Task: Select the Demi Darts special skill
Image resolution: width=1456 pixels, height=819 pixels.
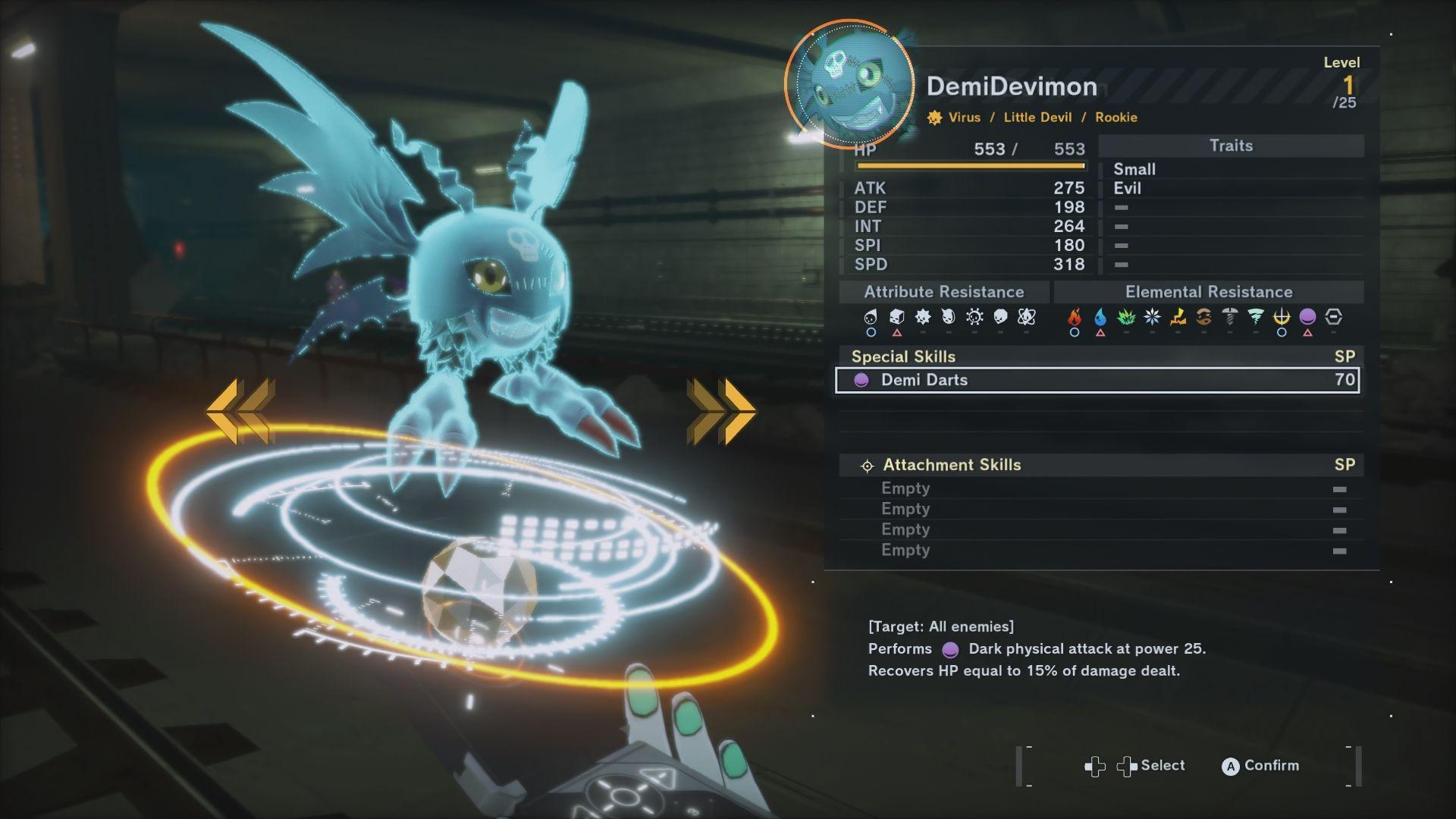Action: [1097, 380]
